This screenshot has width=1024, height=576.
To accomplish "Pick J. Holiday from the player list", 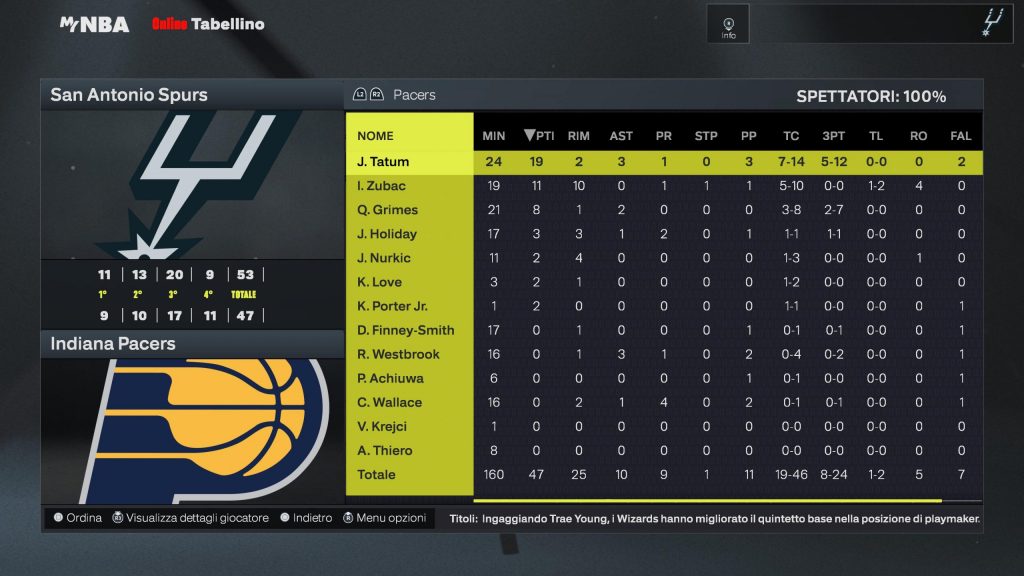I will coord(387,234).
